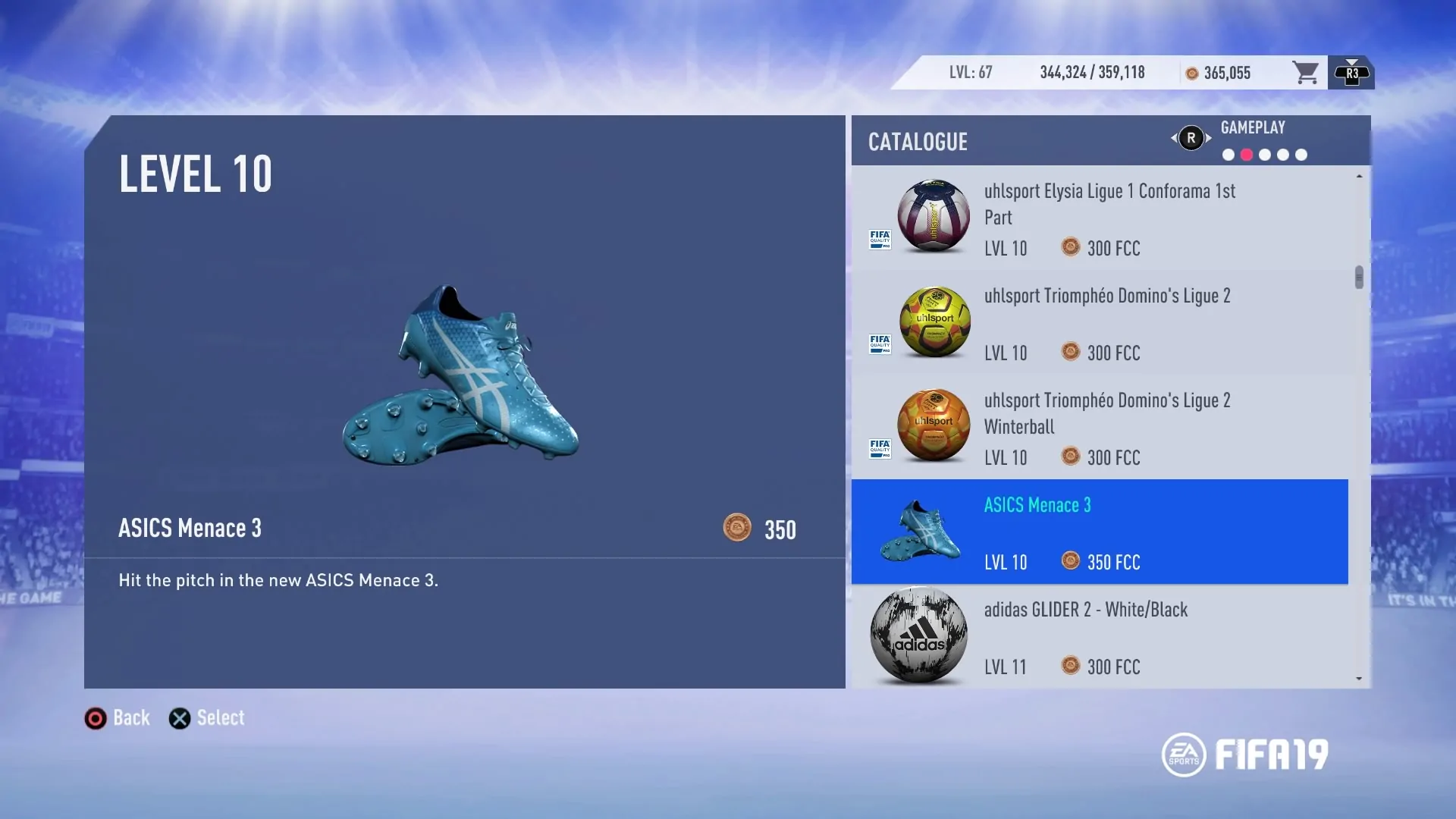Click the FIFA Quality Pro badge on Winterball
This screenshot has height=819, width=1456.
point(880,448)
